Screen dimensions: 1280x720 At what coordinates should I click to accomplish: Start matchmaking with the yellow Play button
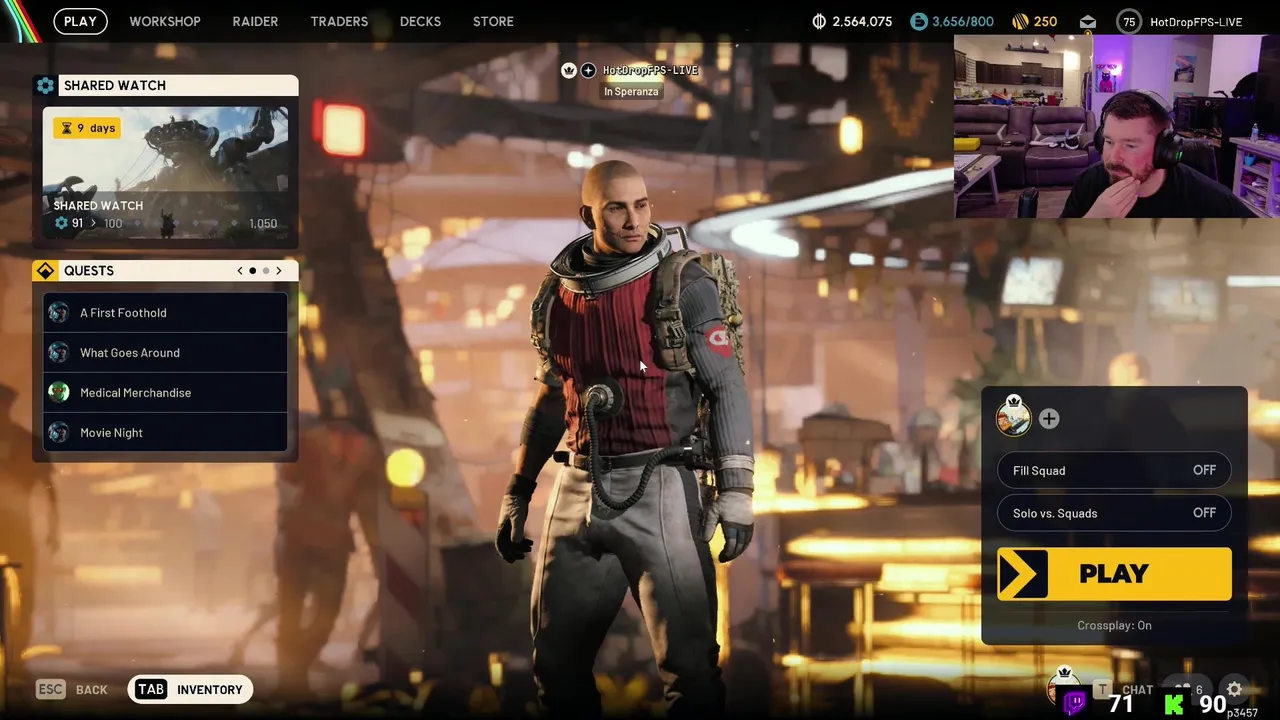click(1114, 574)
